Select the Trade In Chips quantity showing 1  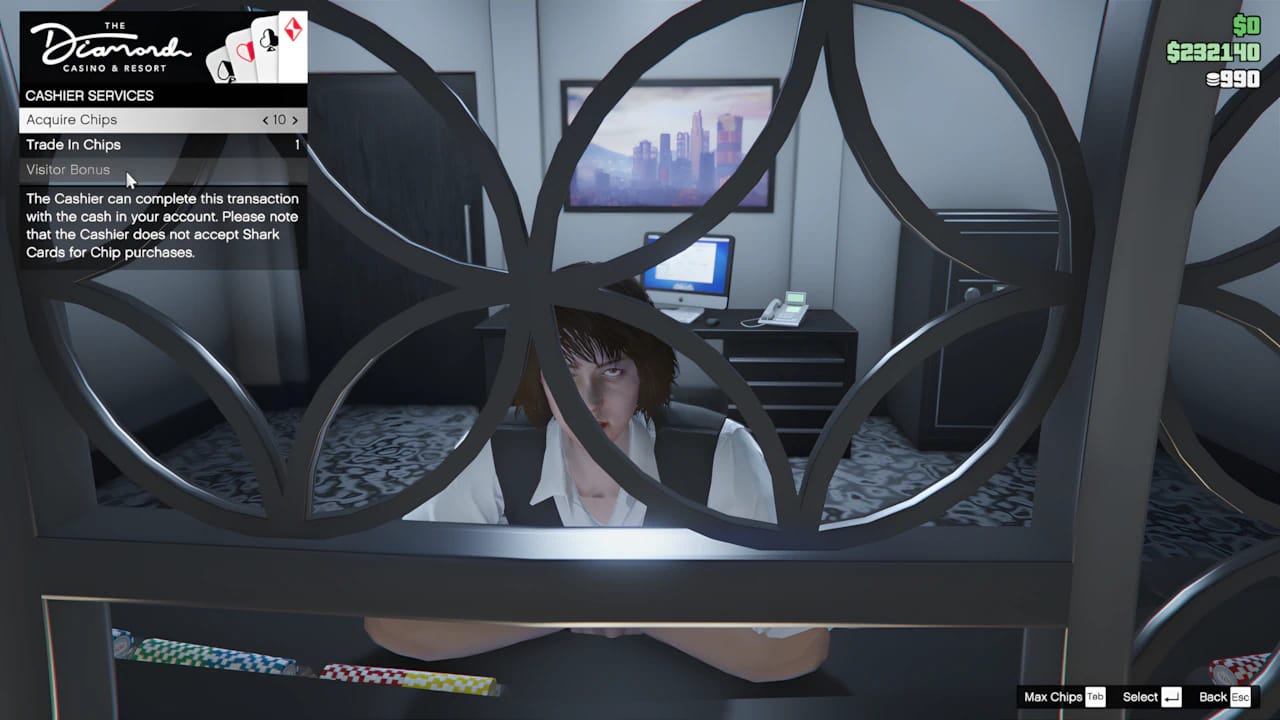point(299,145)
